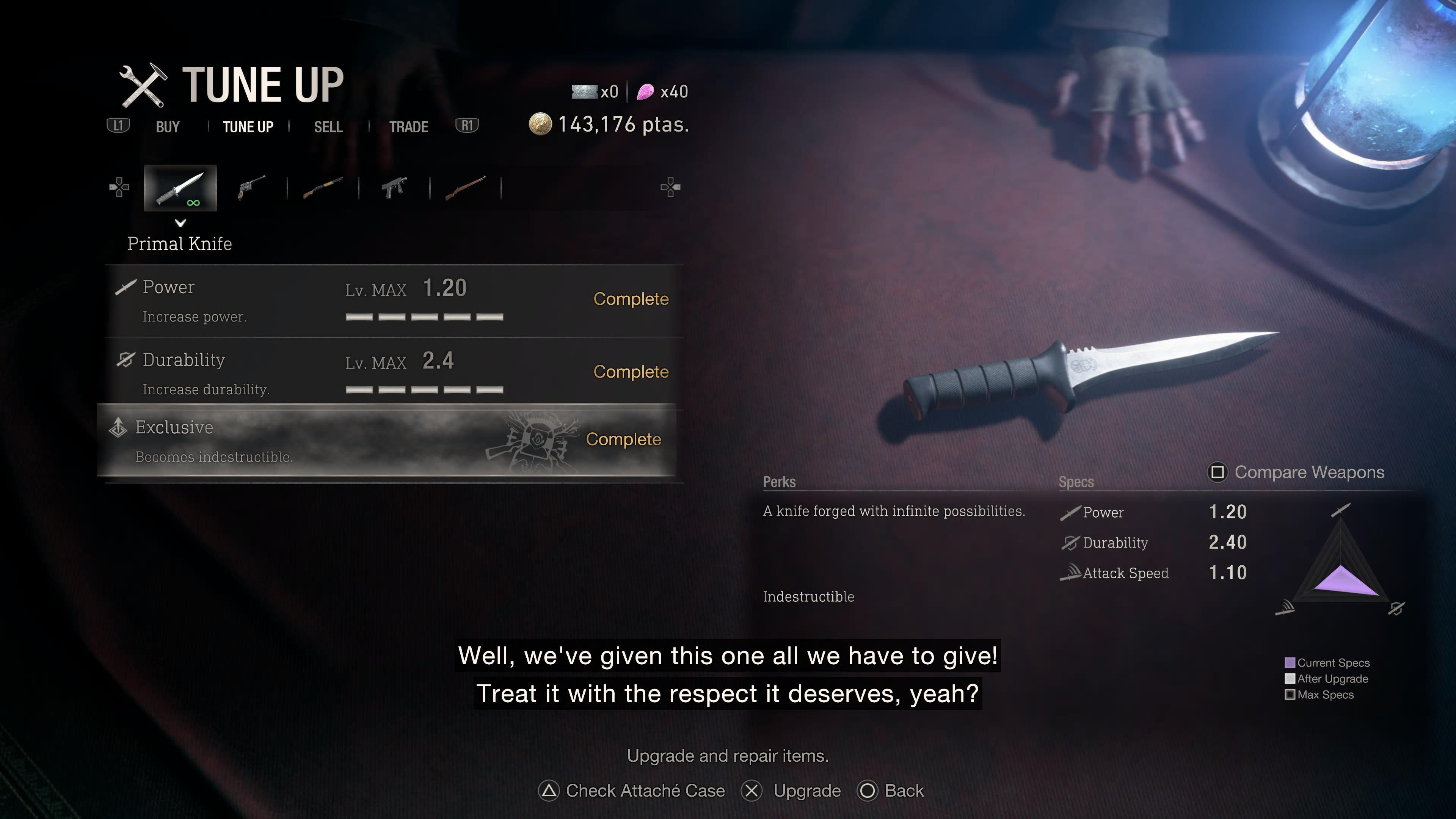Open Compare Weapons view

1296,472
